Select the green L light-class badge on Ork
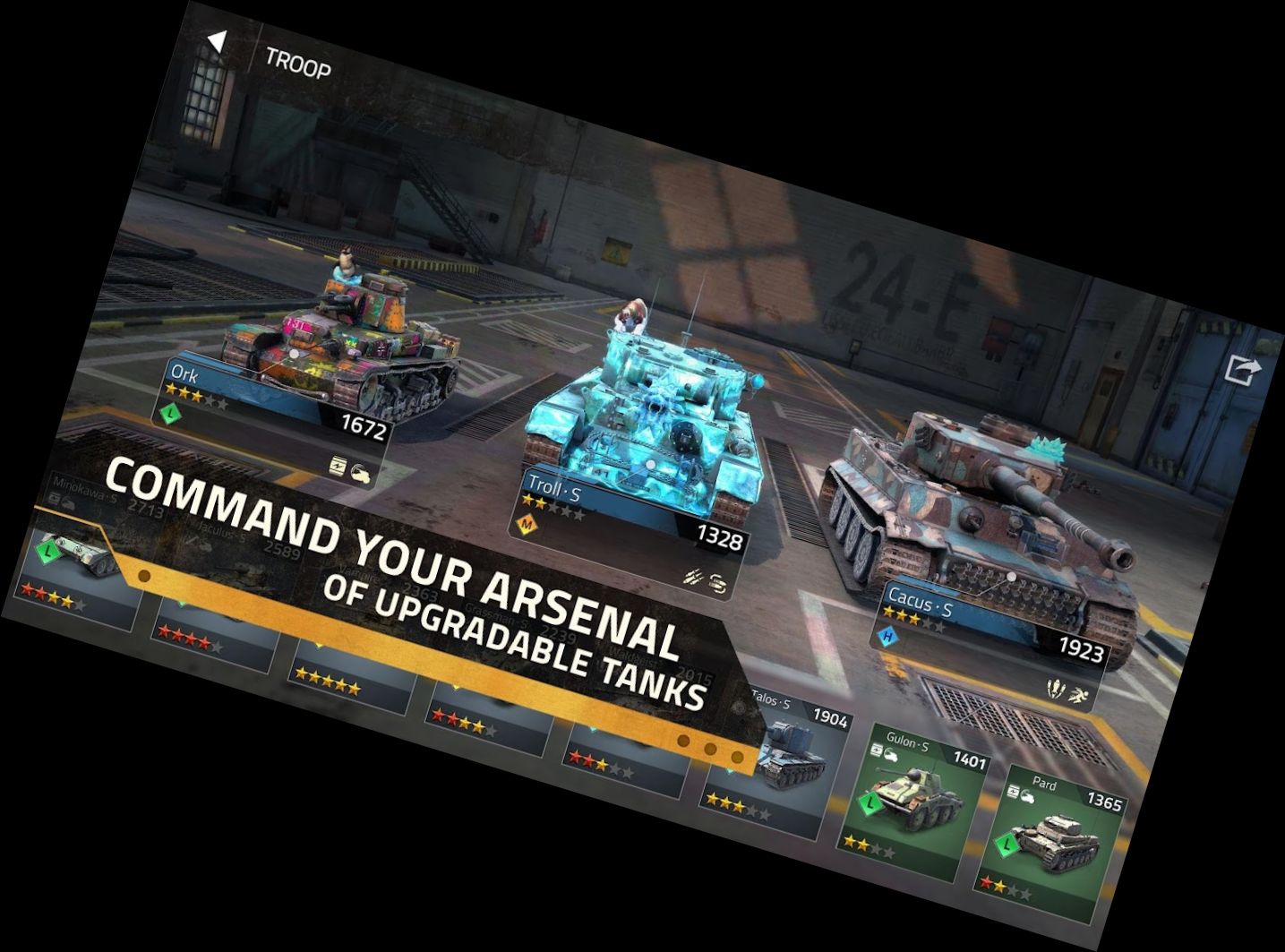Image resolution: width=1285 pixels, height=952 pixels. 171,414
